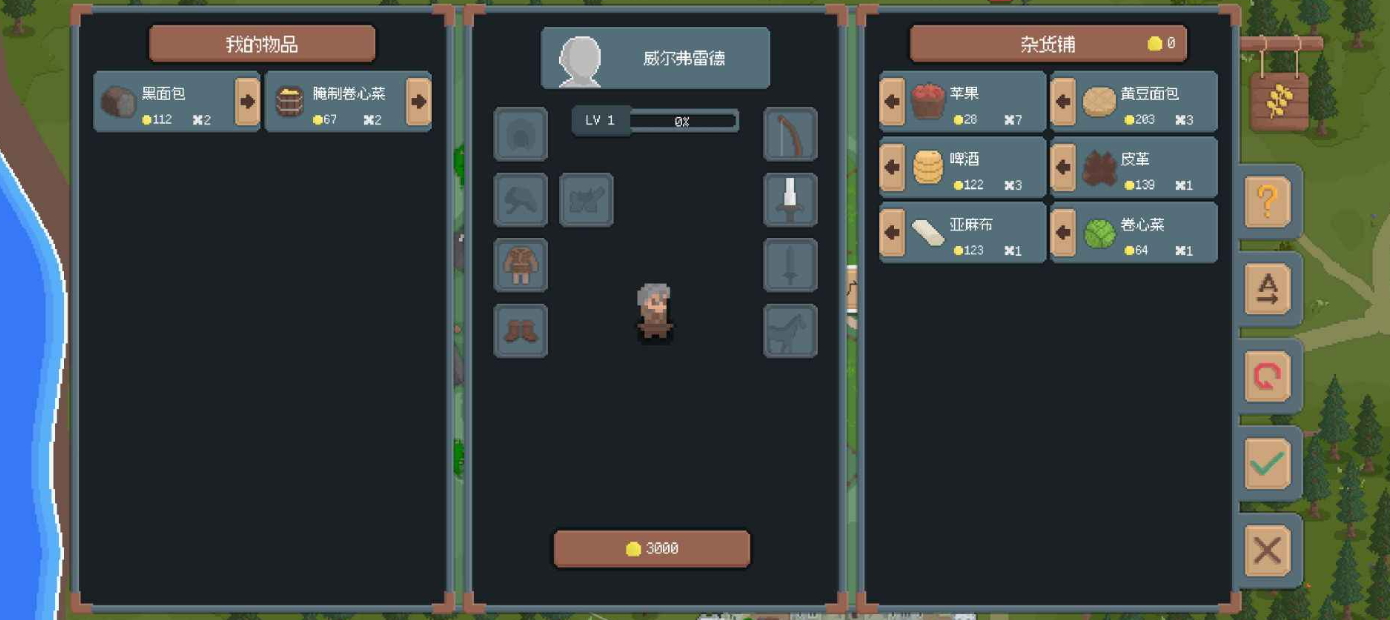The width and height of the screenshot is (1390, 620).
Task: Take 亚麻布 using its left arrow
Action: tap(892, 233)
